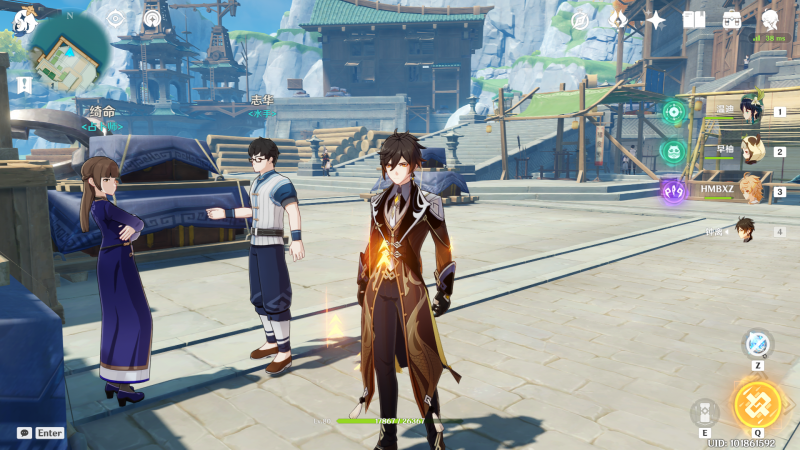Open the flame-shaped events icon
This screenshot has width=800, height=450.
(618, 19)
